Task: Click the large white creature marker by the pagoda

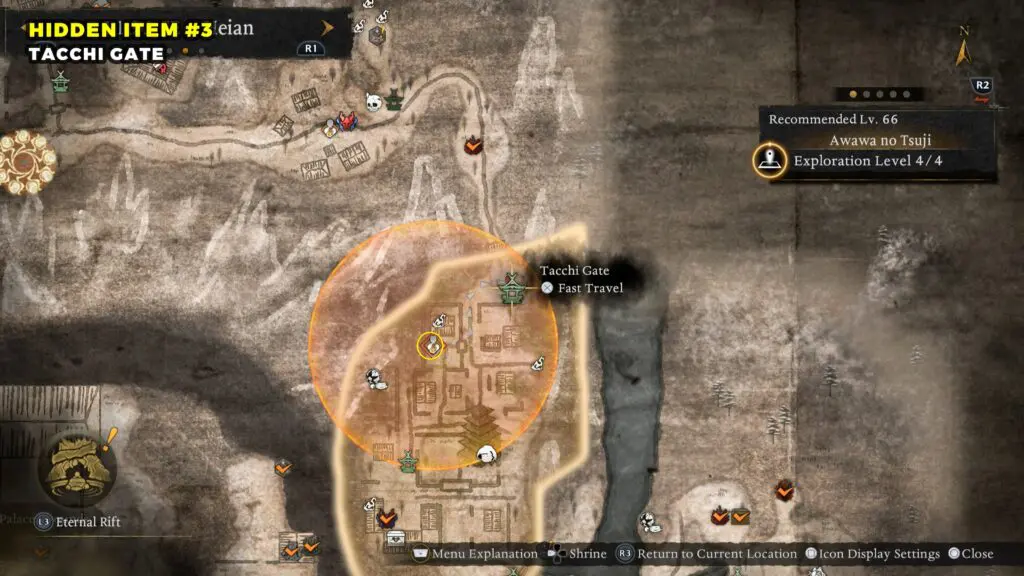Action: tap(488, 455)
